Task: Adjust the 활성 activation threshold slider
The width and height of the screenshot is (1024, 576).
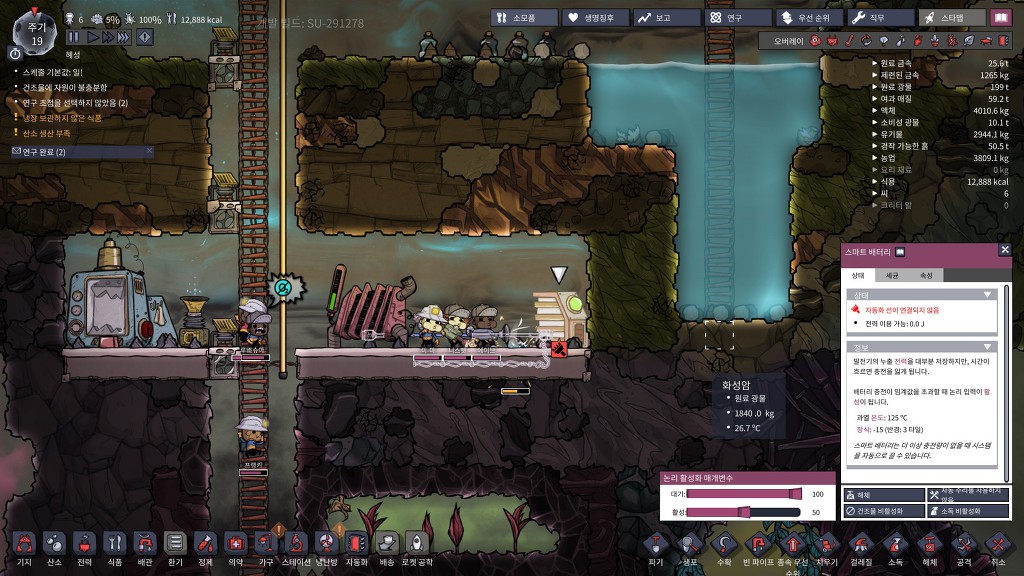Action: [743, 512]
